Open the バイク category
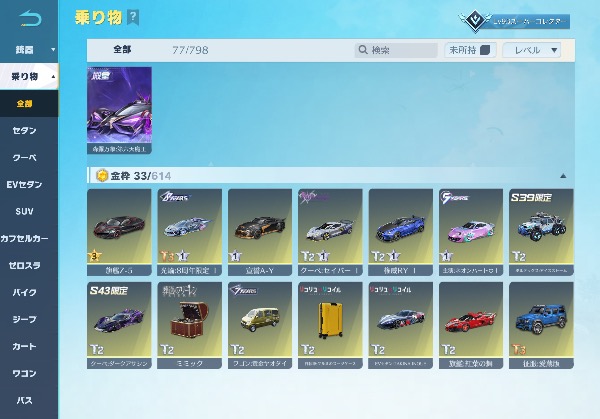600x419 pixels. coord(25,293)
